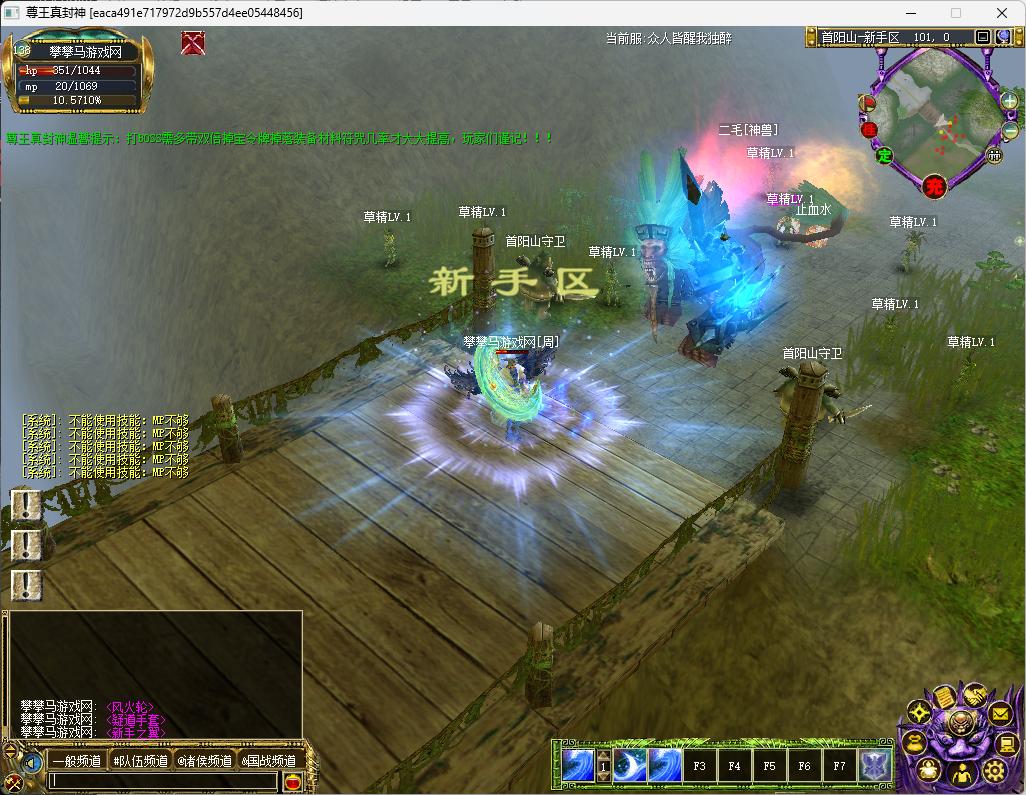Screen dimensions: 1026x795
Task: Open the handshake social icon
Action: pos(973,694)
